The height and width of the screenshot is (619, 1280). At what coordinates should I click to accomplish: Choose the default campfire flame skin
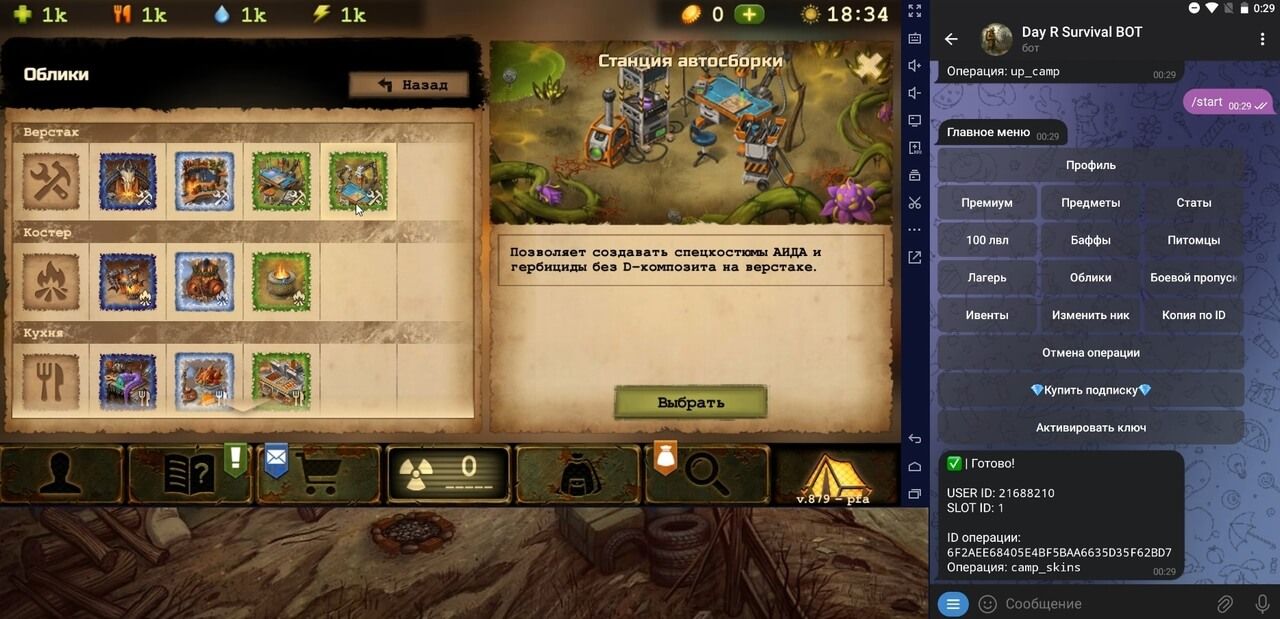click(x=51, y=281)
